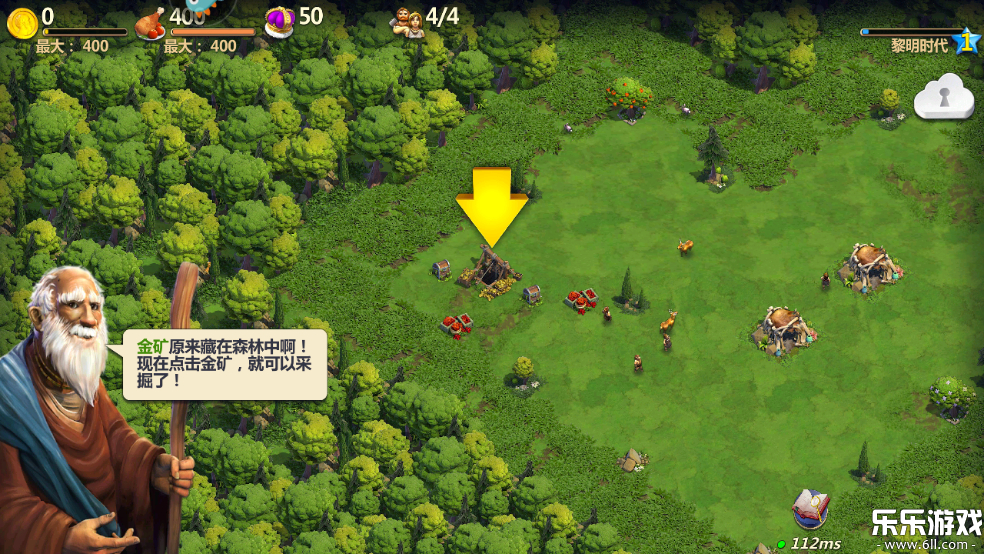Open the food resource meat icon
Viewport: 984px width, 554px height.
pyautogui.click(x=149, y=23)
